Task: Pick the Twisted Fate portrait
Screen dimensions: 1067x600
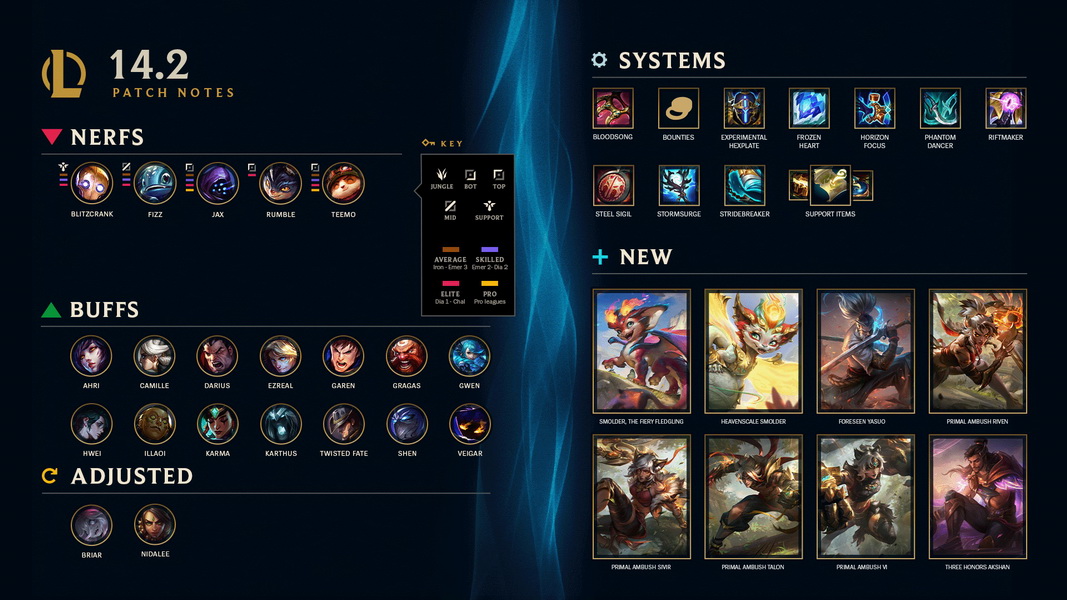Action: click(x=343, y=424)
